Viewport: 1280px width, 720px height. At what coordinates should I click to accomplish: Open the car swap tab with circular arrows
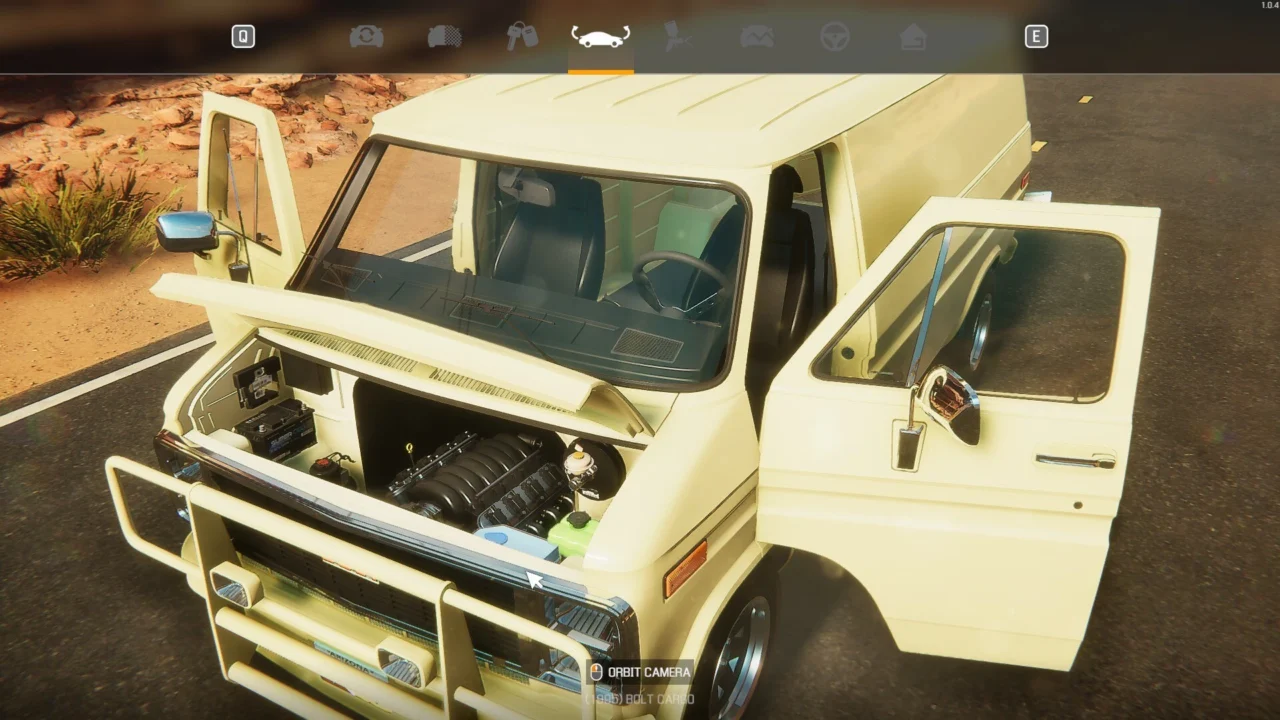[366, 37]
